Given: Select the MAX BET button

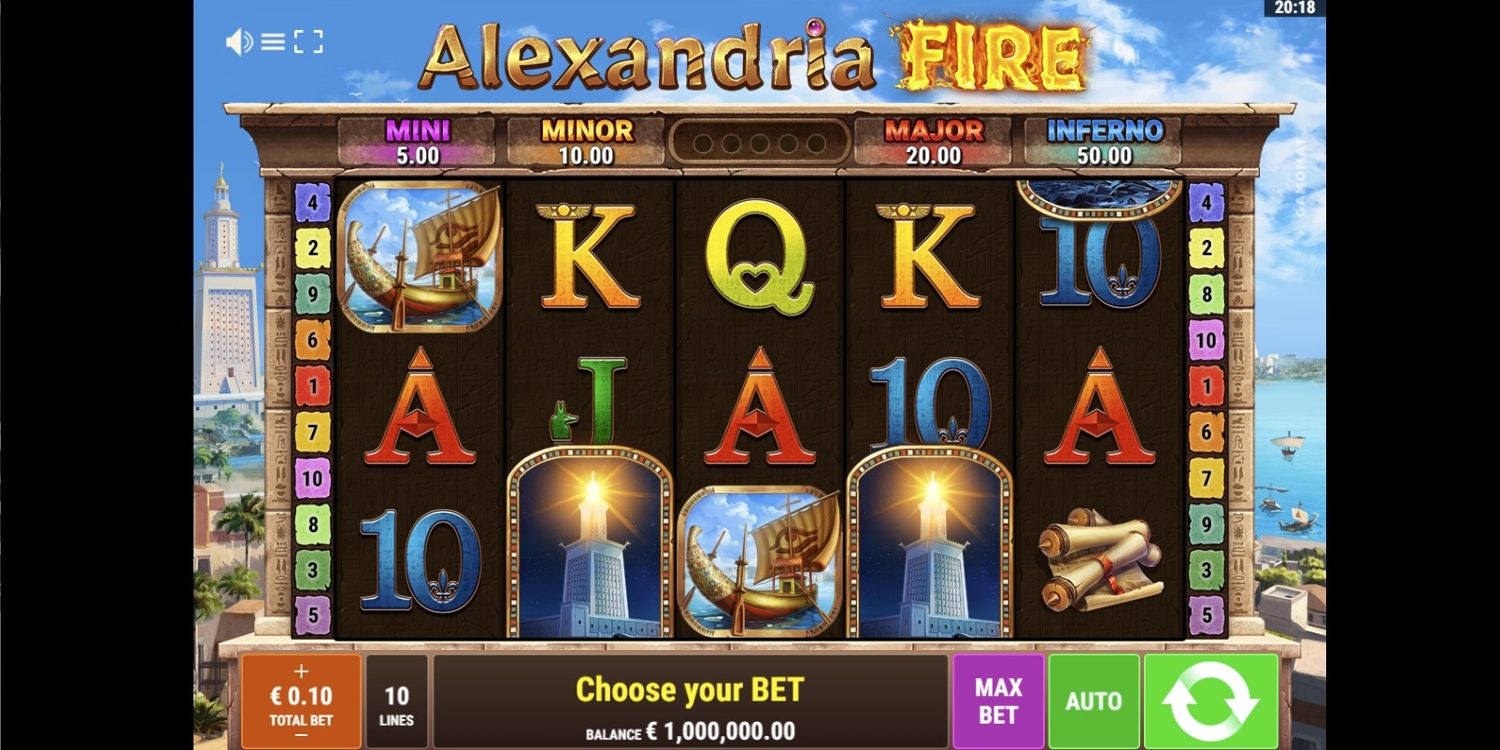Looking at the screenshot, I should (998, 701).
